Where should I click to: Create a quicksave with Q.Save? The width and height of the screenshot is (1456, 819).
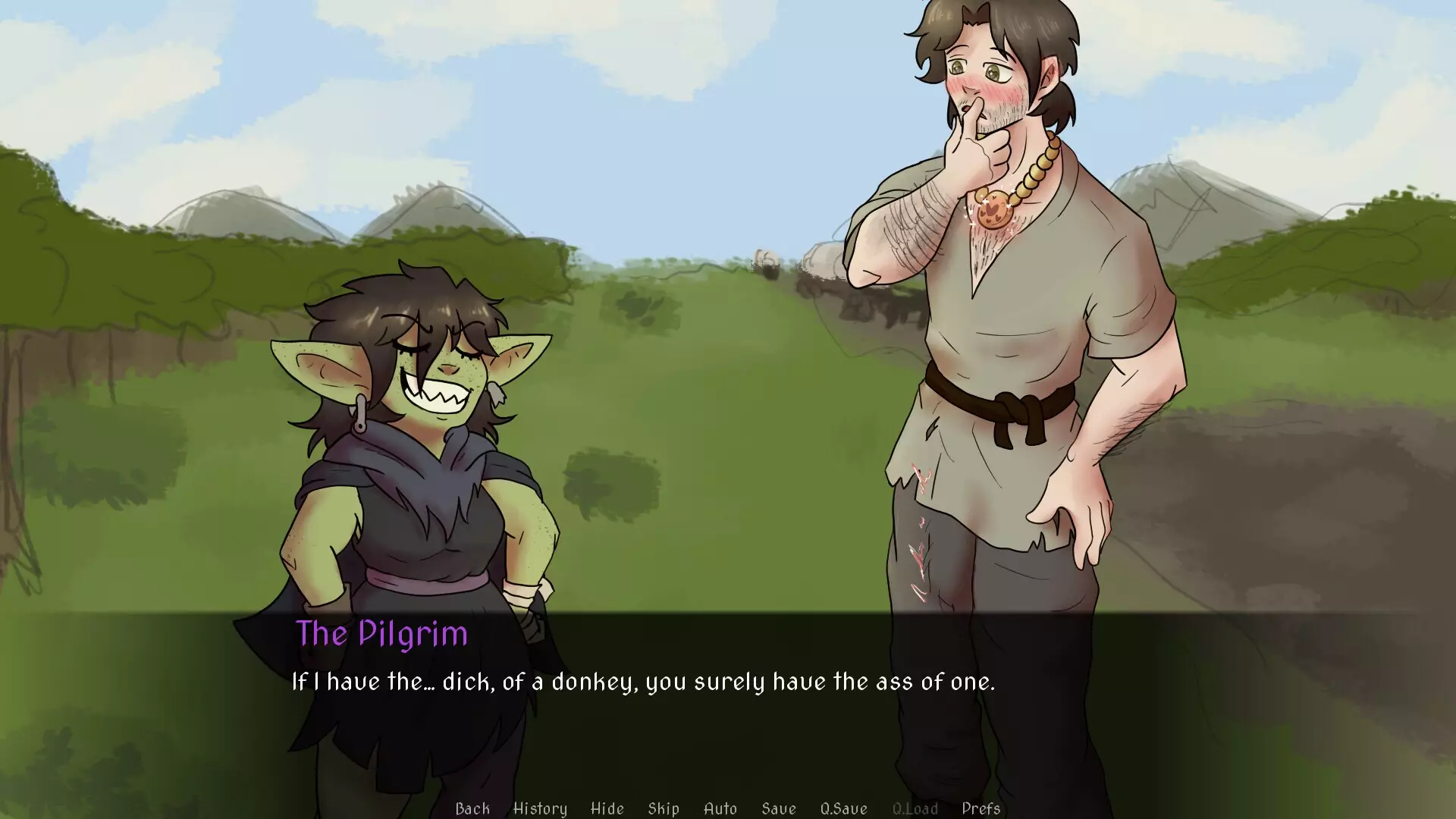tap(844, 808)
